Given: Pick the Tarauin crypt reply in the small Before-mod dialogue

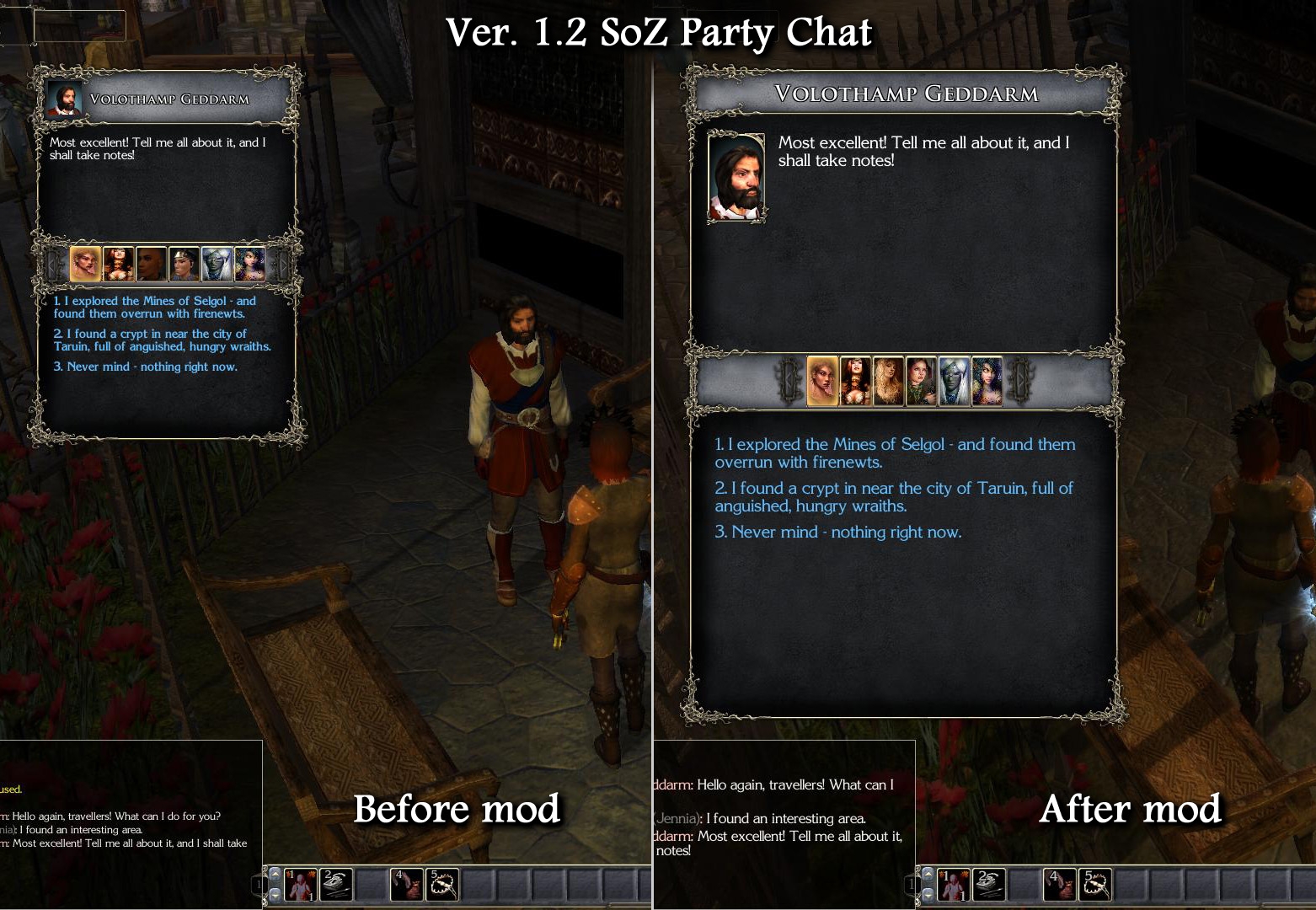Looking at the screenshot, I should click(163, 340).
